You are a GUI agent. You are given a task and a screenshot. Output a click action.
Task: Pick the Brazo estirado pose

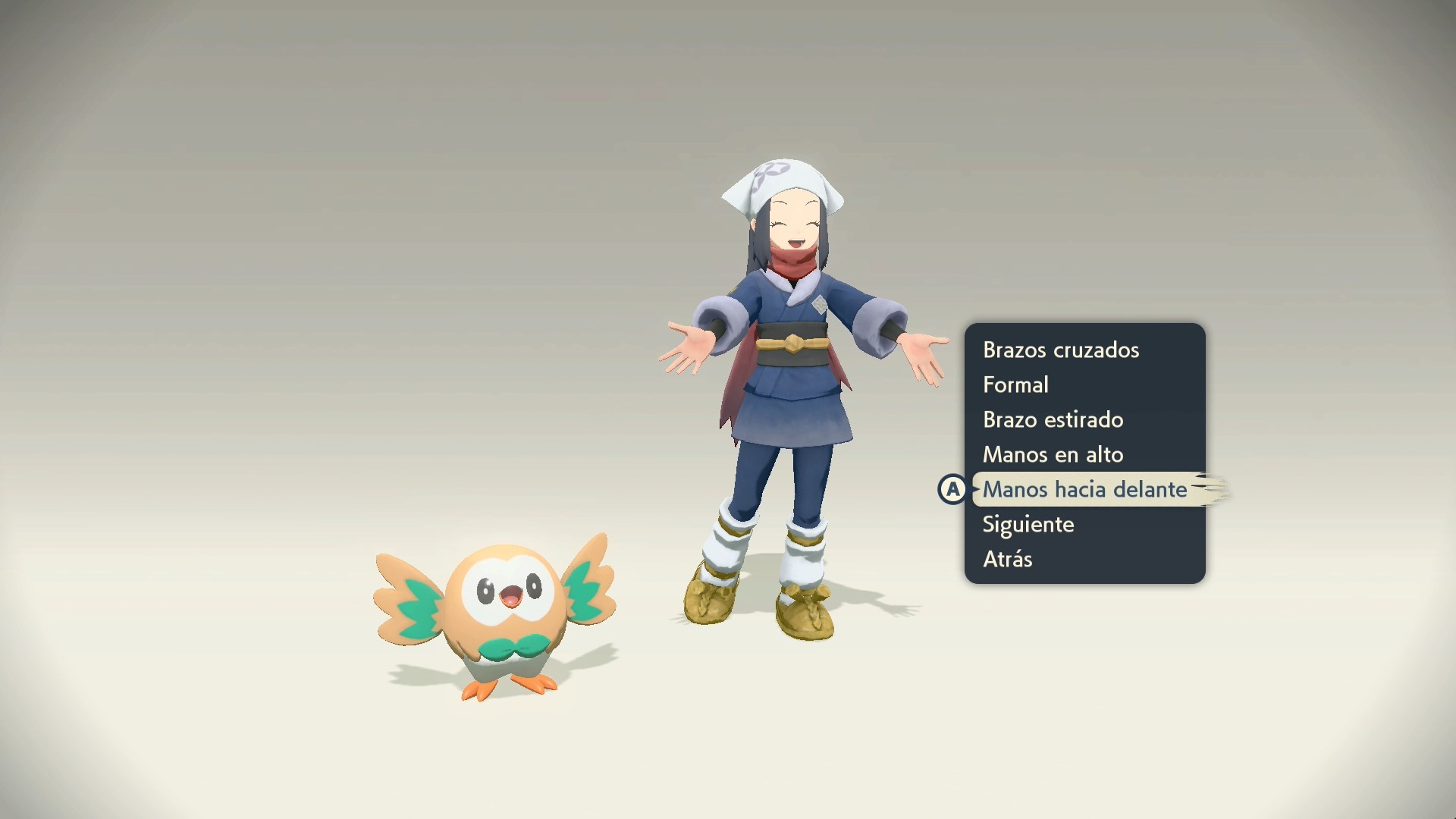click(x=1053, y=419)
